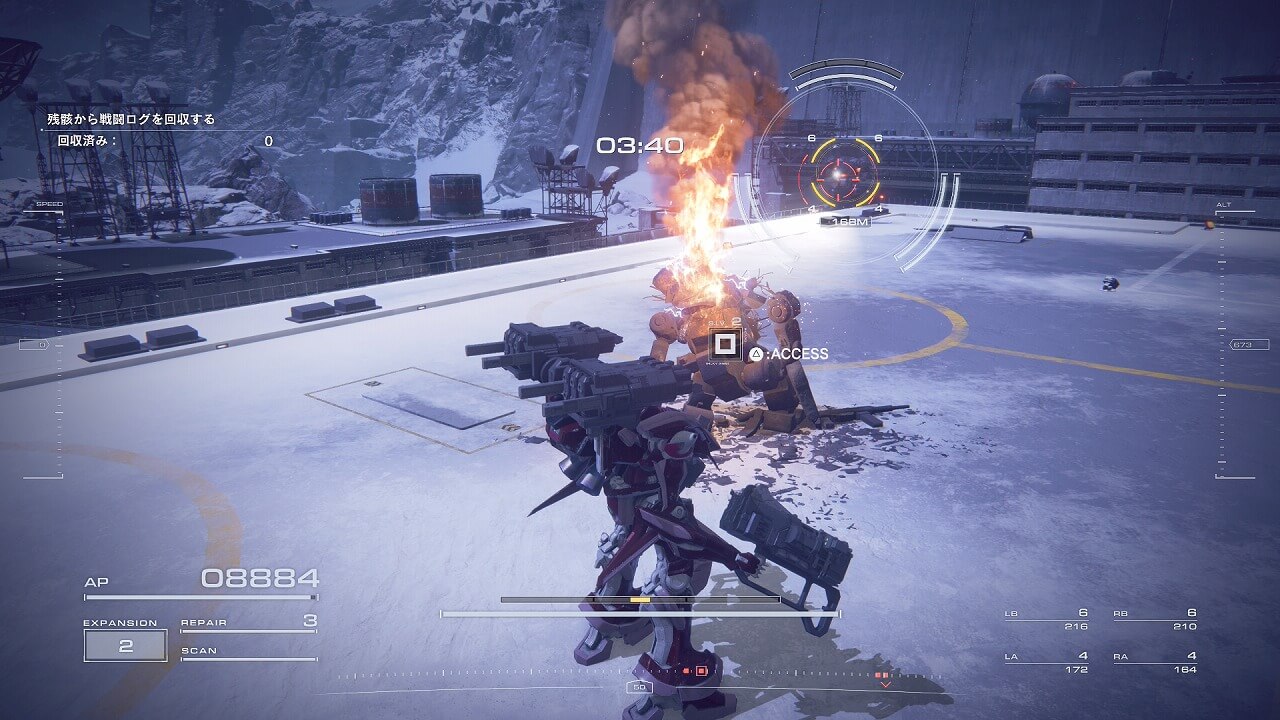Click the square ACCESS marker on the wreckage

point(724,344)
